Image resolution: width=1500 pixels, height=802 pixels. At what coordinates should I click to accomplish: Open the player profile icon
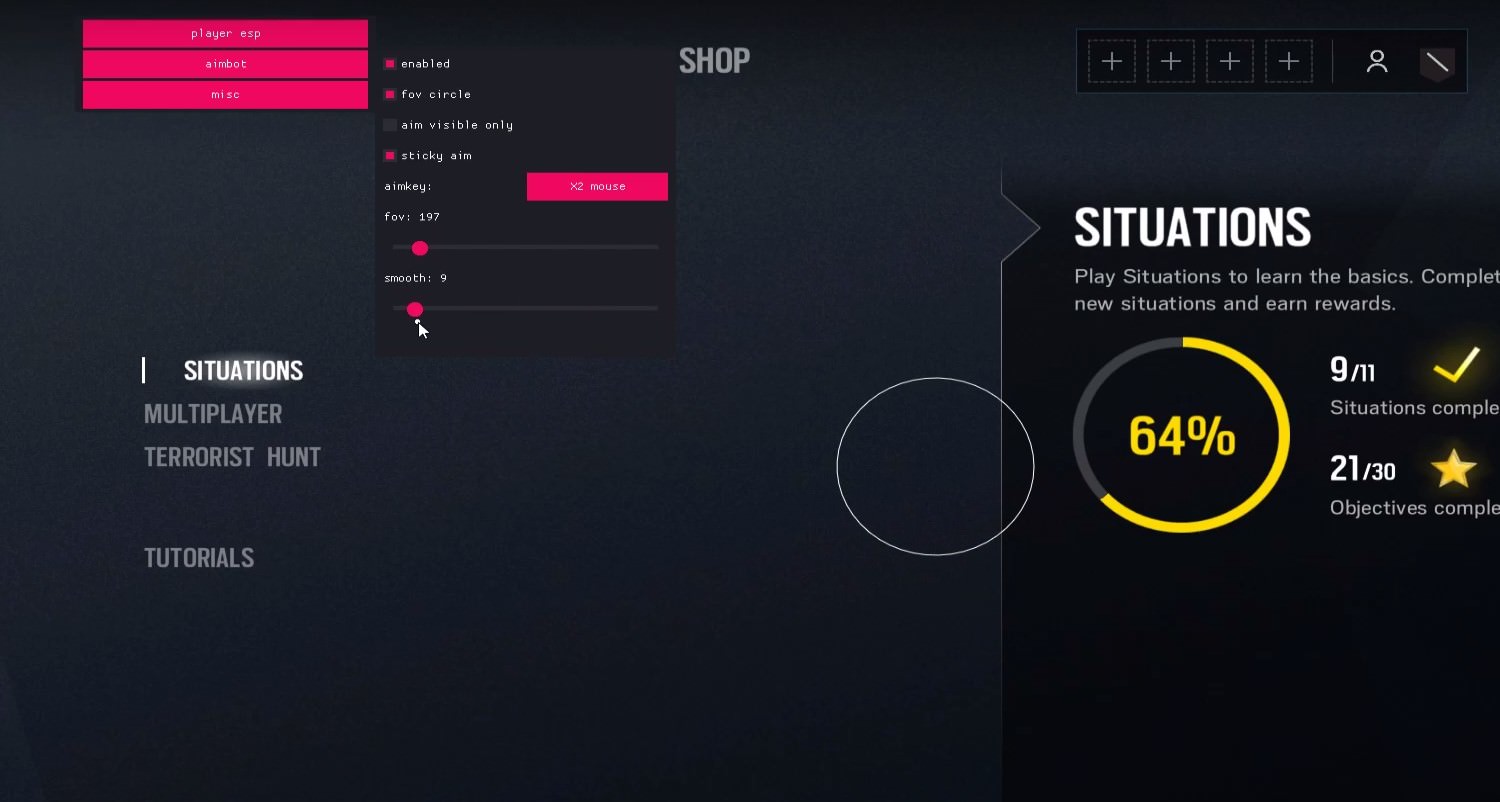(1377, 61)
